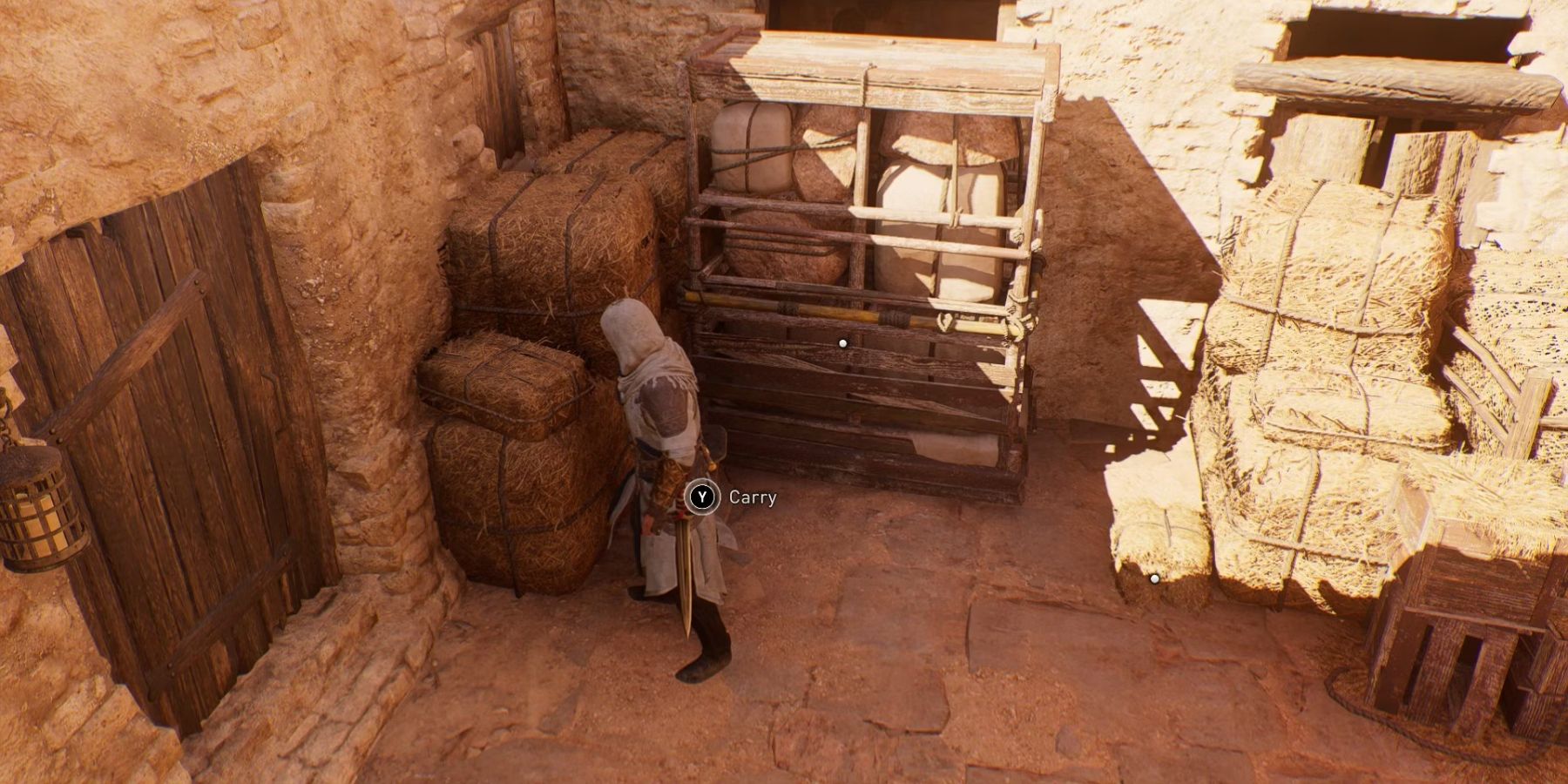1568x784 pixels.
Task: Click the white interaction dot on the rack
Action: coord(841,343)
